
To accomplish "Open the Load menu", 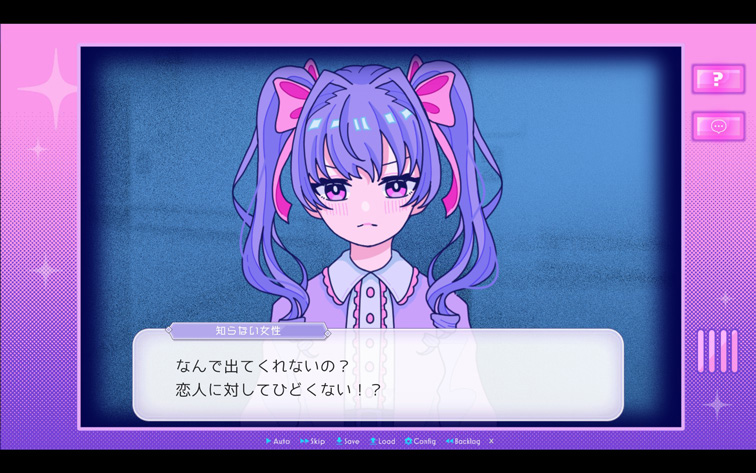I will click(383, 441).
